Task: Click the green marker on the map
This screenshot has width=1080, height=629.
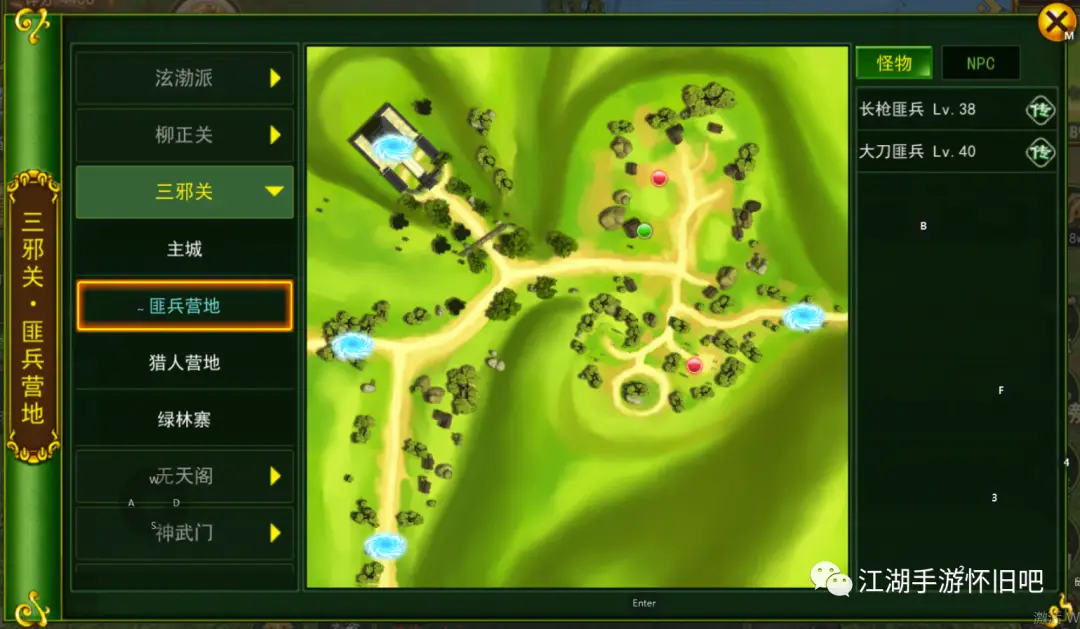Action: point(644,230)
